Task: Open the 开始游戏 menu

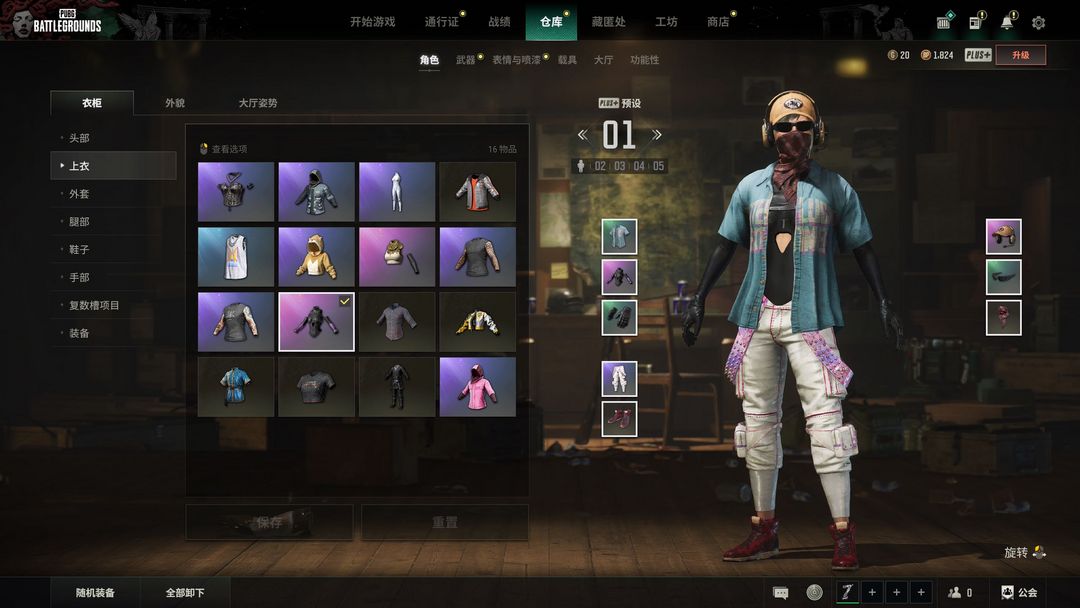Action: 372,22
